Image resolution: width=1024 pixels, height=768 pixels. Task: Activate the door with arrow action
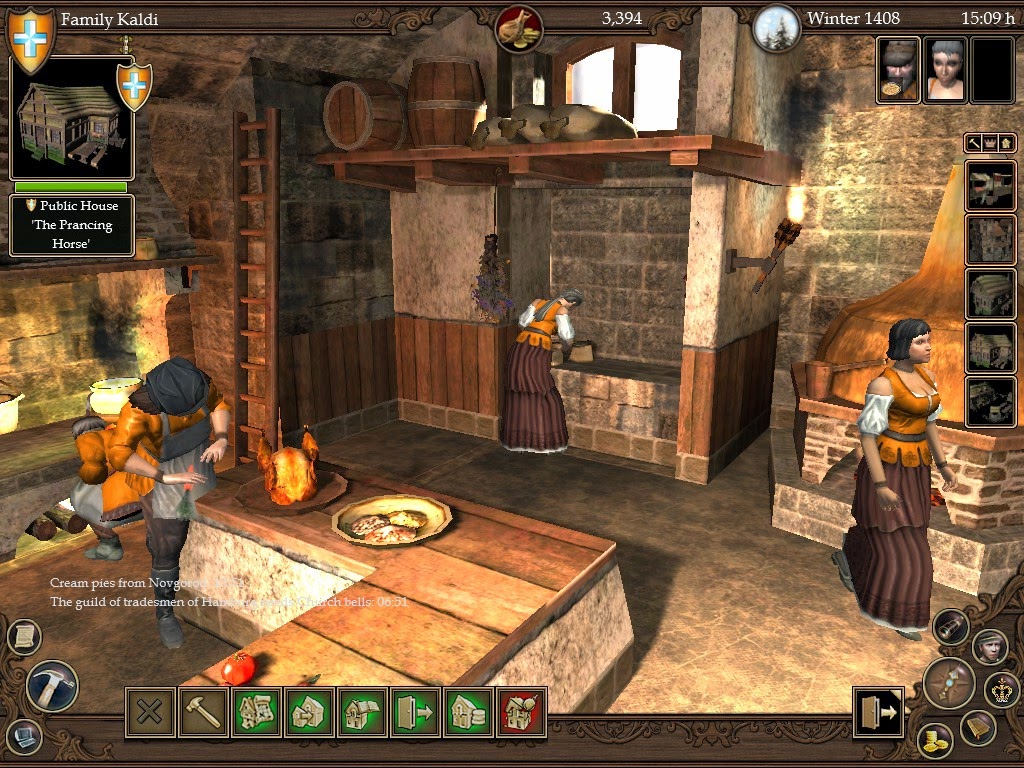[415, 712]
